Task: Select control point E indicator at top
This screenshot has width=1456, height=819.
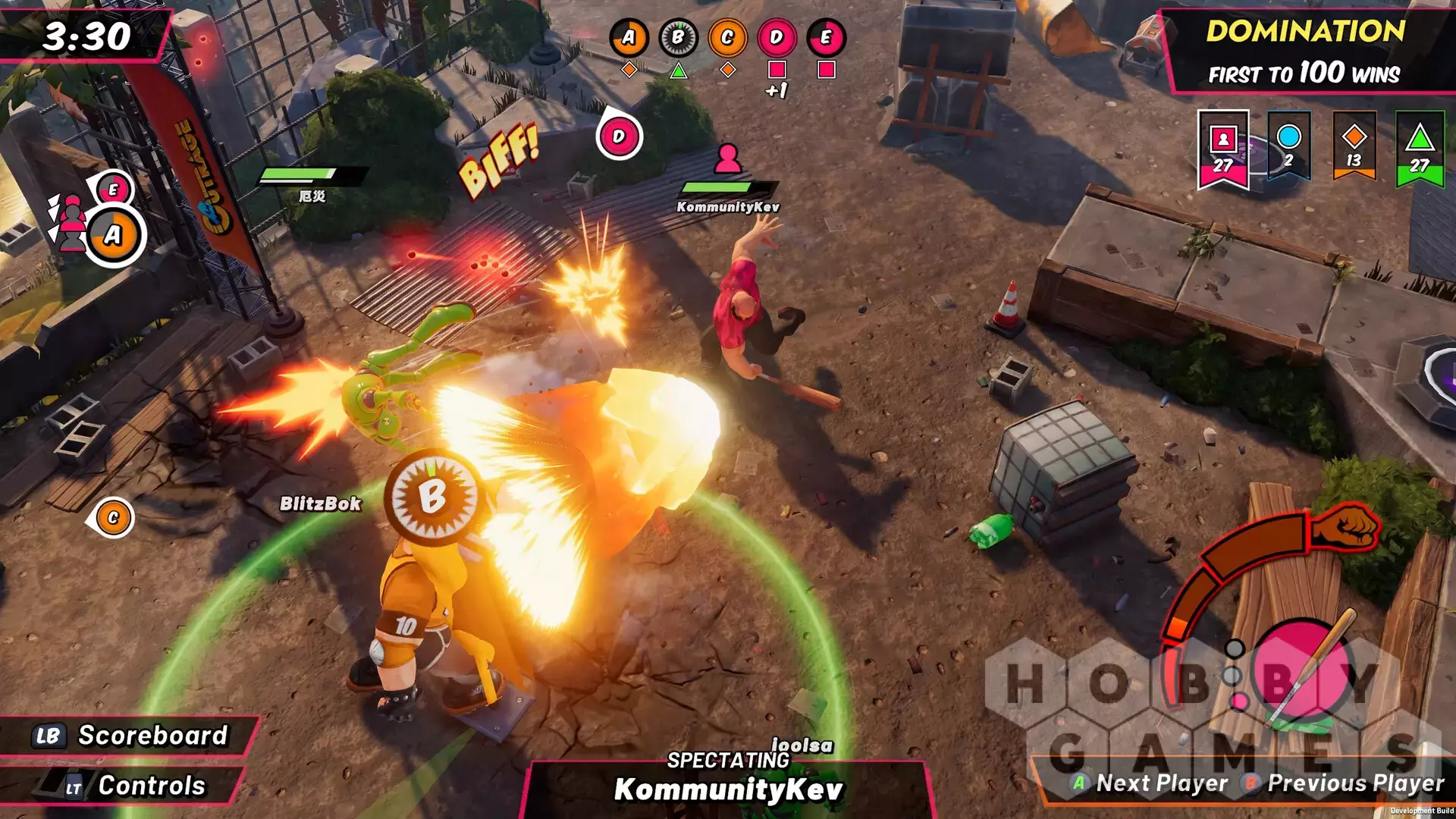Action: click(x=826, y=38)
